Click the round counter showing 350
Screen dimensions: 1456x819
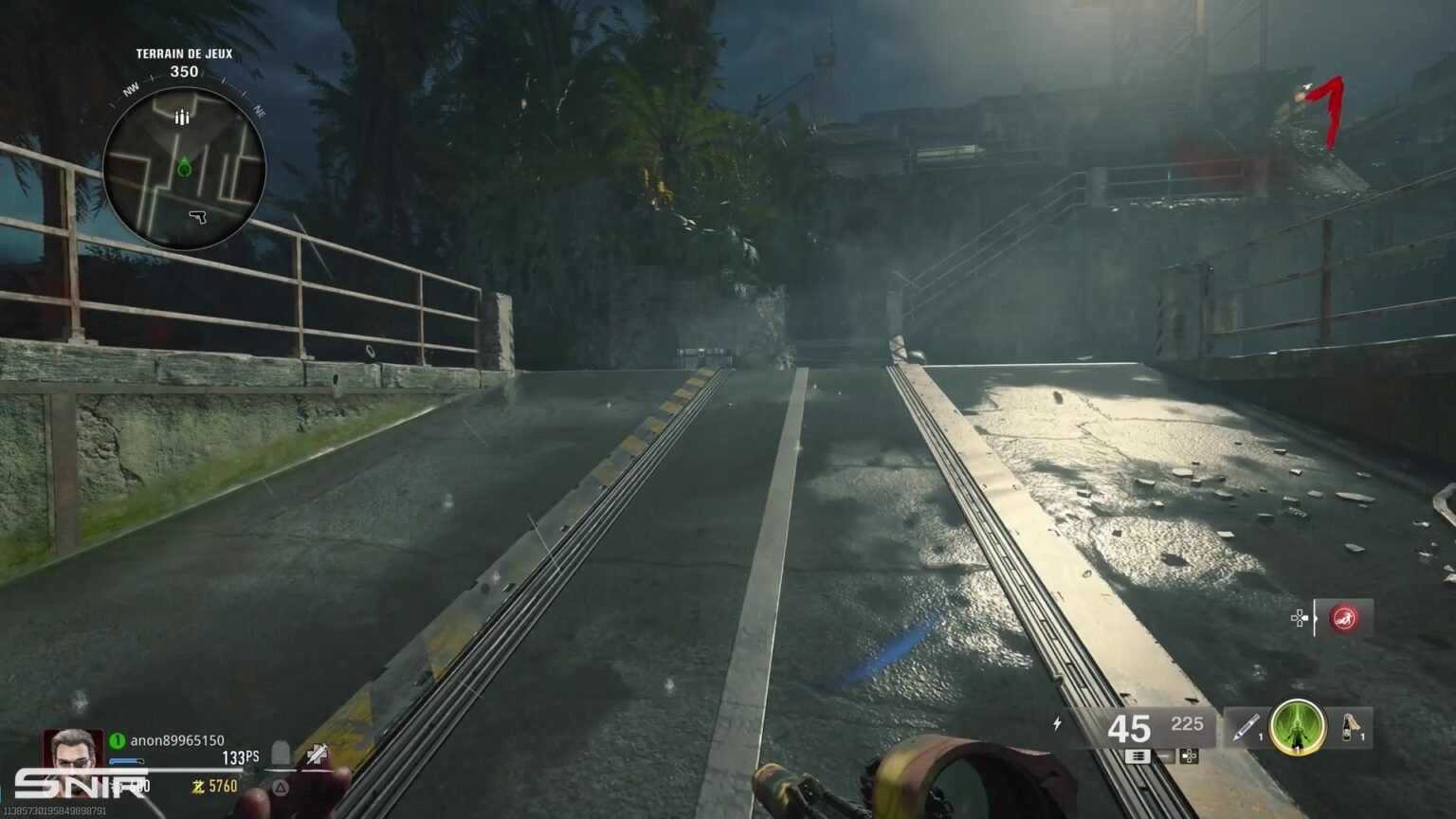(x=183, y=68)
